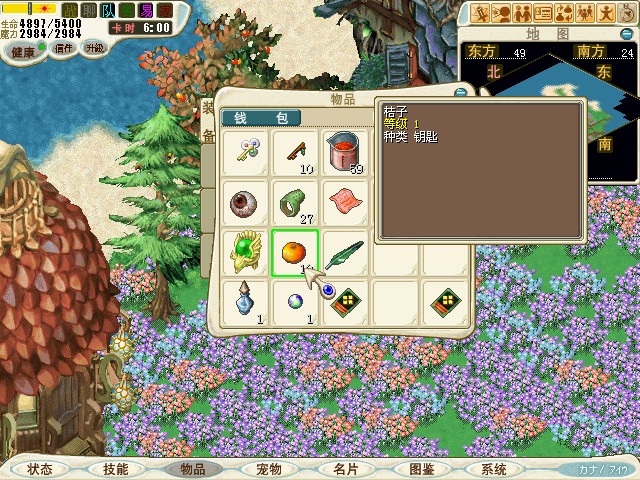Open the 系统 system menu

coord(494,468)
